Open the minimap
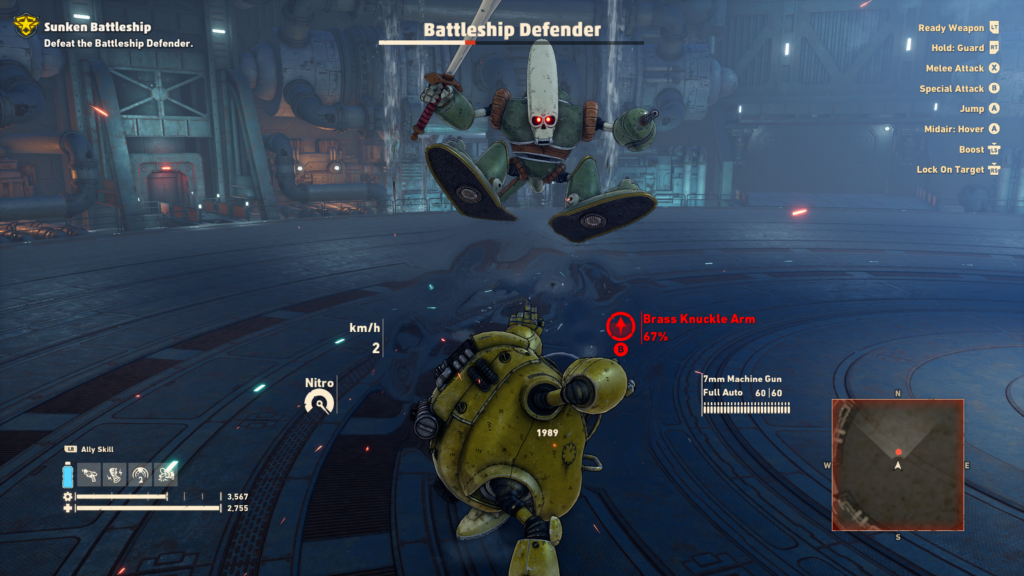This screenshot has width=1024, height=576. [897, 464]
